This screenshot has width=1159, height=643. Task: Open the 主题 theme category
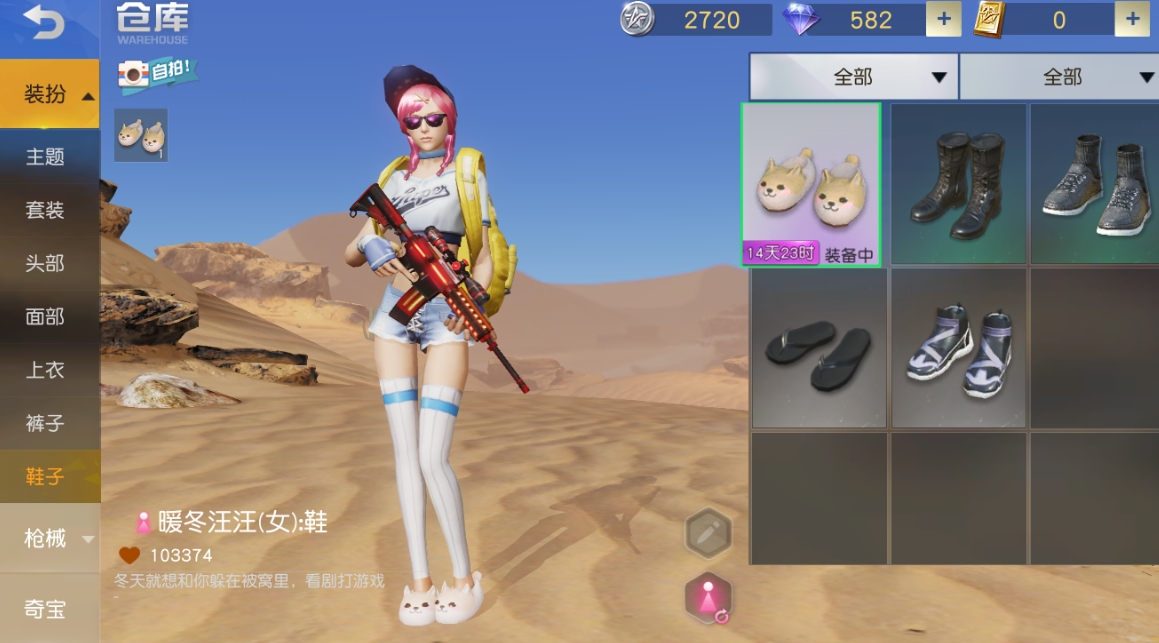pos(45,157)
